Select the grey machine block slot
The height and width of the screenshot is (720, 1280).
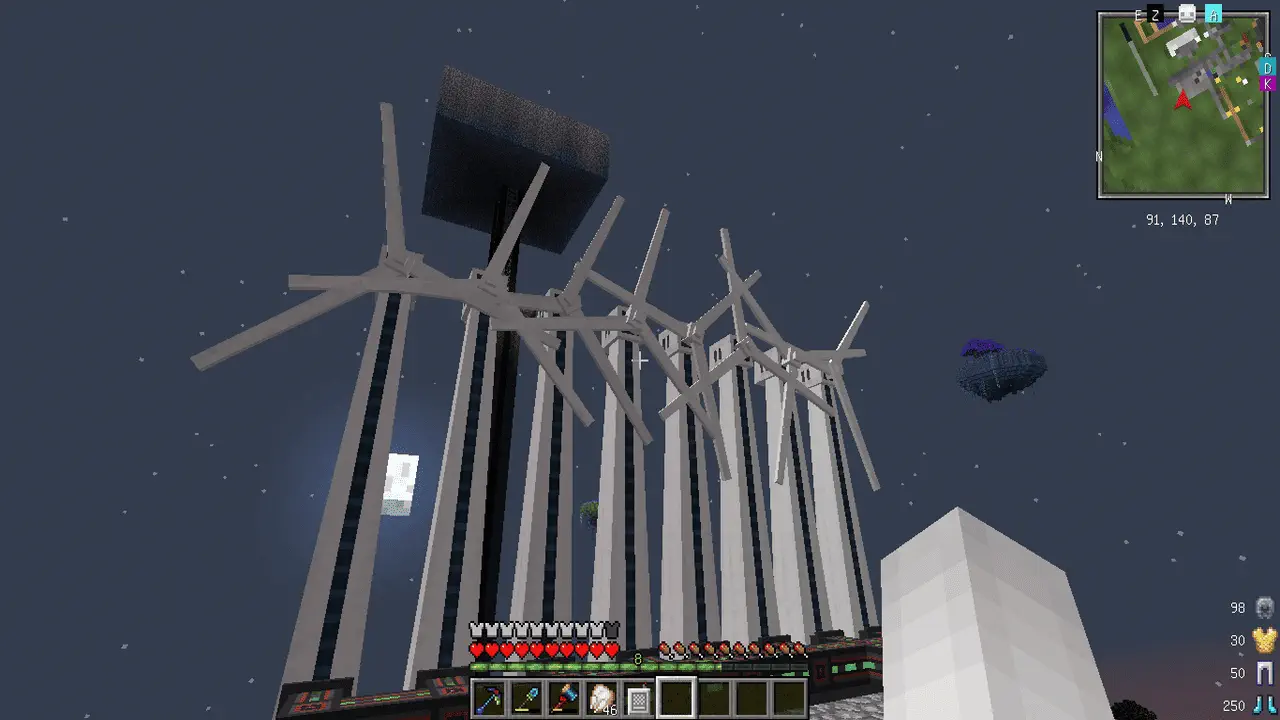(638, 699)
